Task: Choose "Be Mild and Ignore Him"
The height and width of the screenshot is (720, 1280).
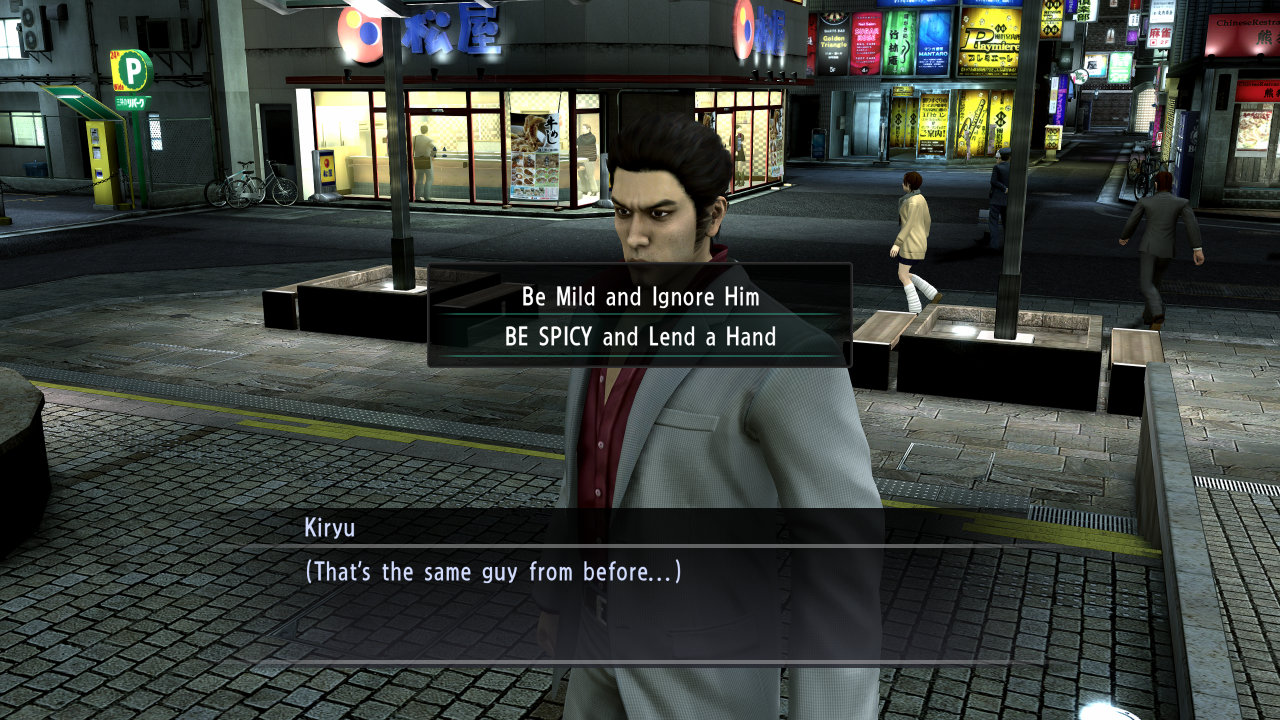Action: pos(640,297)
